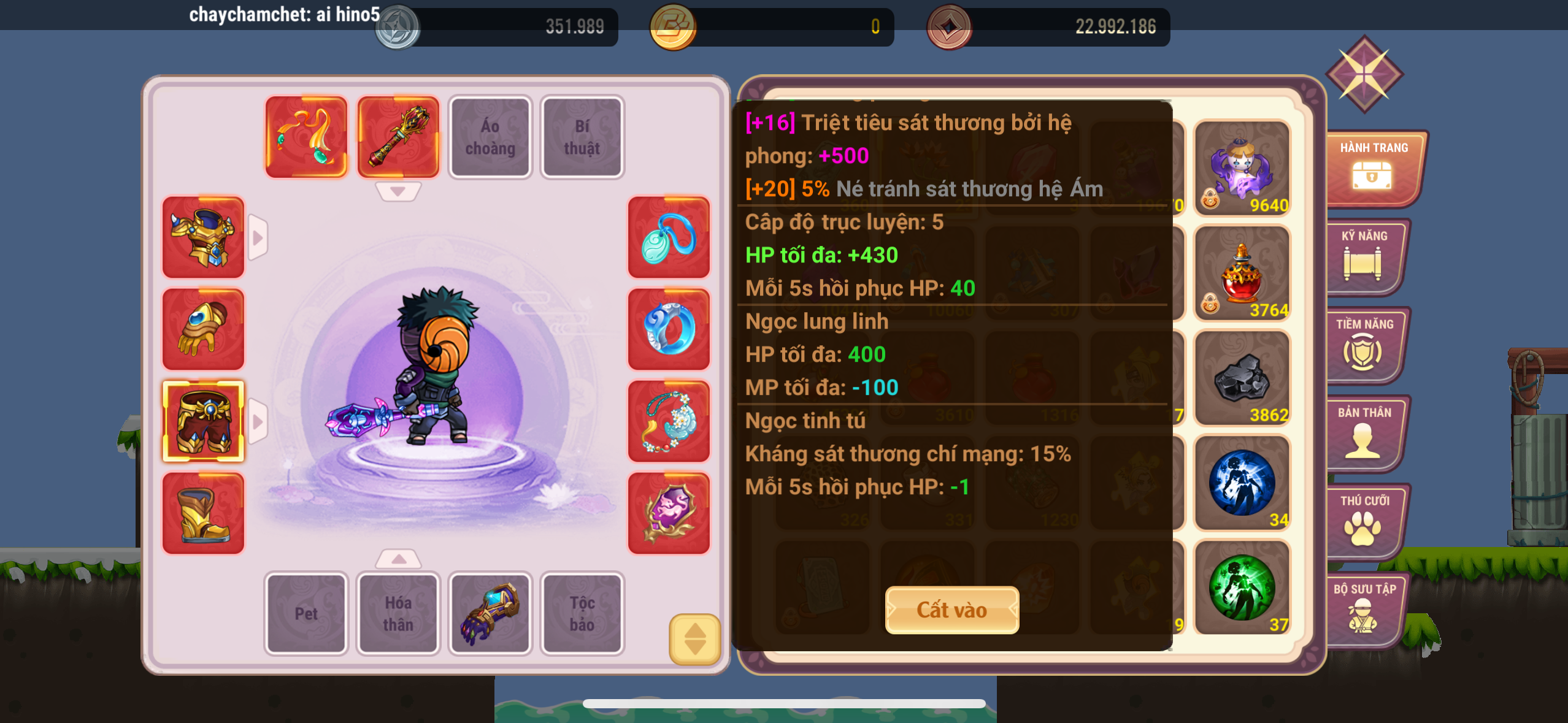Click the yellow up-down swap button
The image size is (1568, 723).
point(694,639)
